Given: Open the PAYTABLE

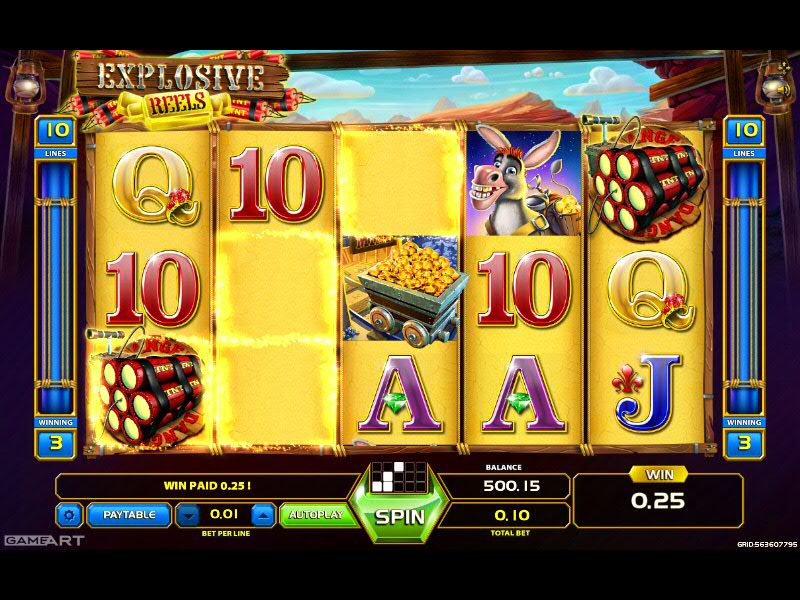Looking at the screenshot, I should click(x=129, y=515).
